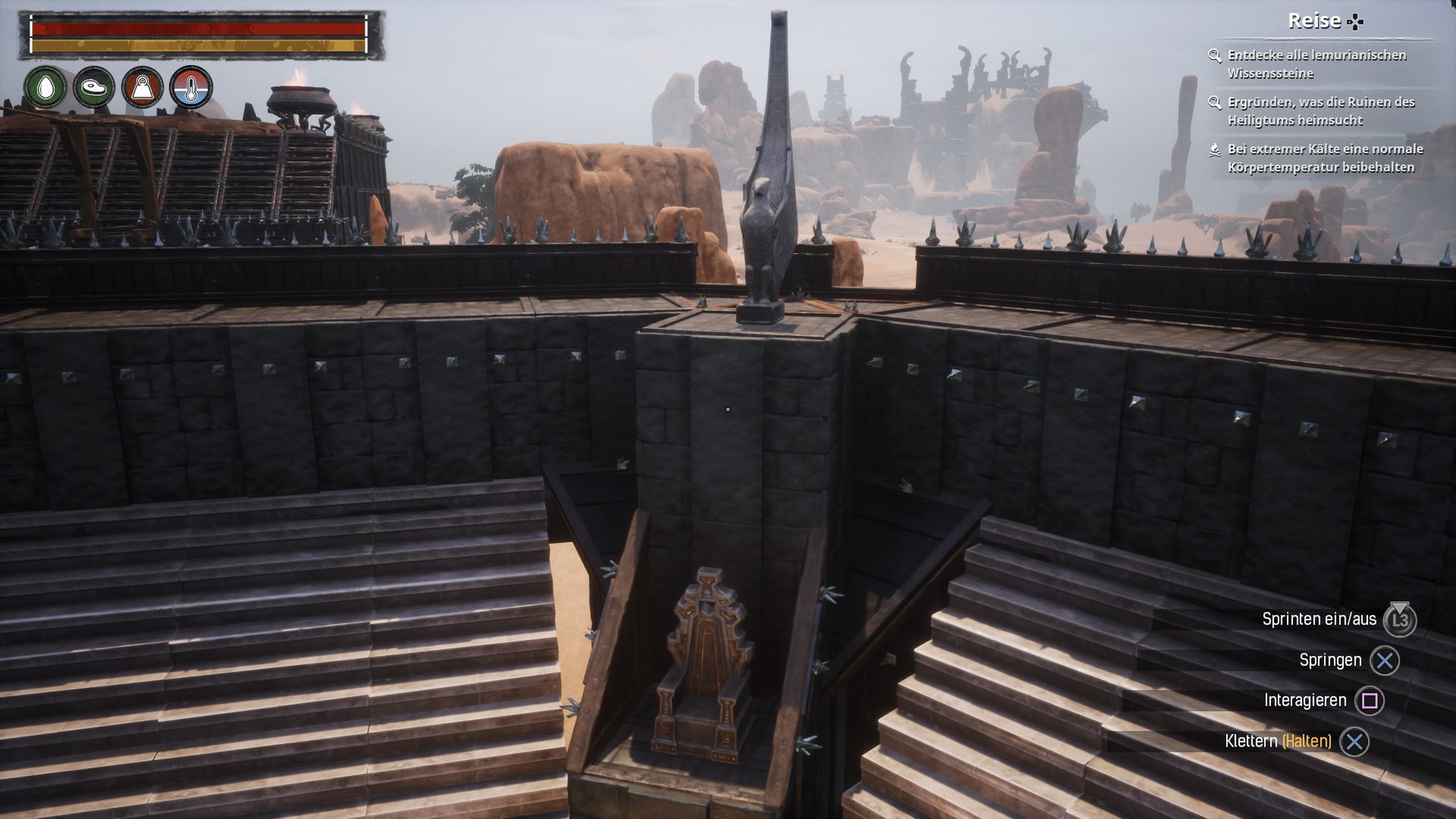Open the Reise journey tracker header
Image resolution: width=1456 pixels, height=819 pixels.
[1323, 21]
